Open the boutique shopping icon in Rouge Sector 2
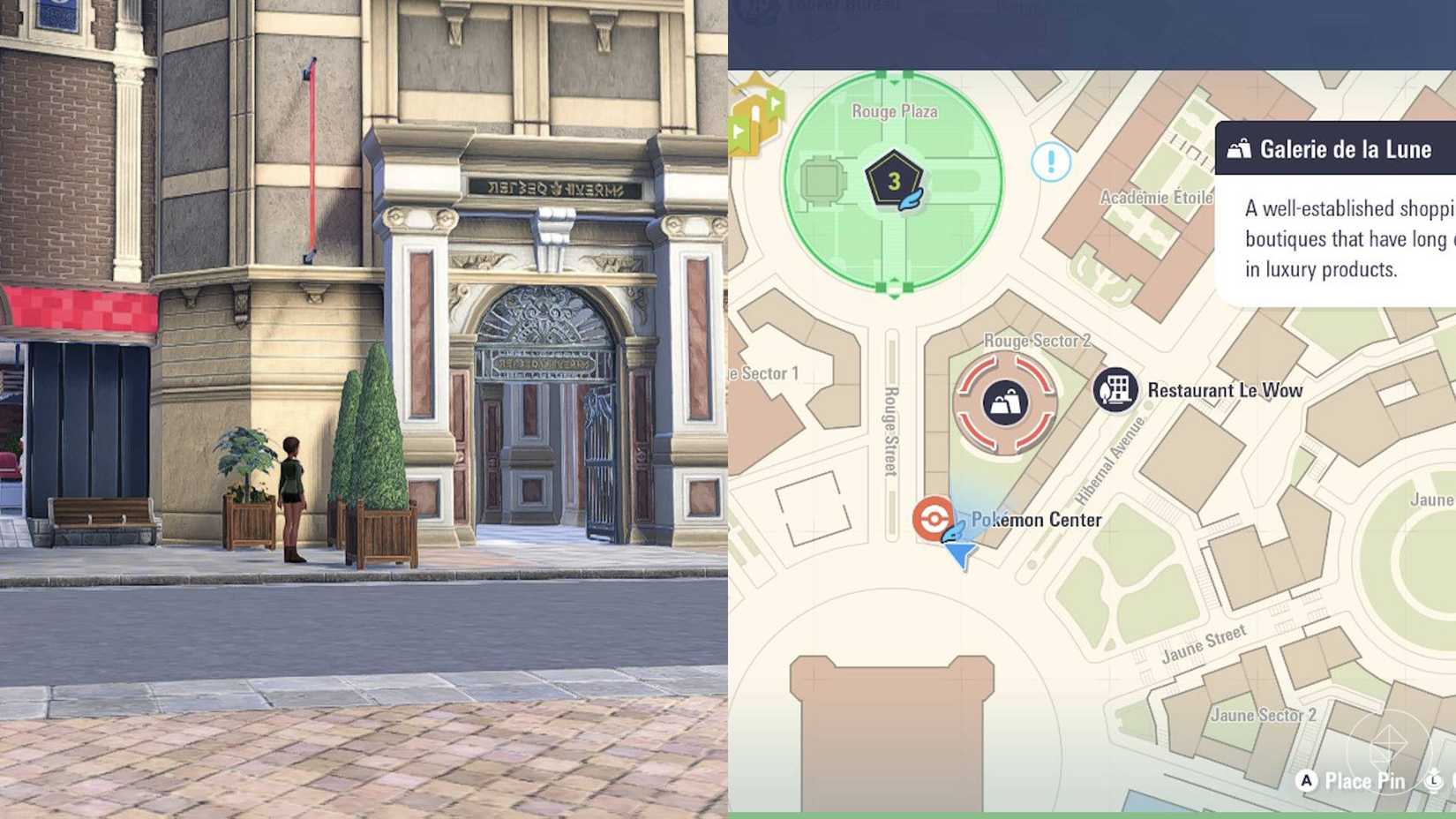The height and width of the screenshot is (819, 1456). (1006, 403)
